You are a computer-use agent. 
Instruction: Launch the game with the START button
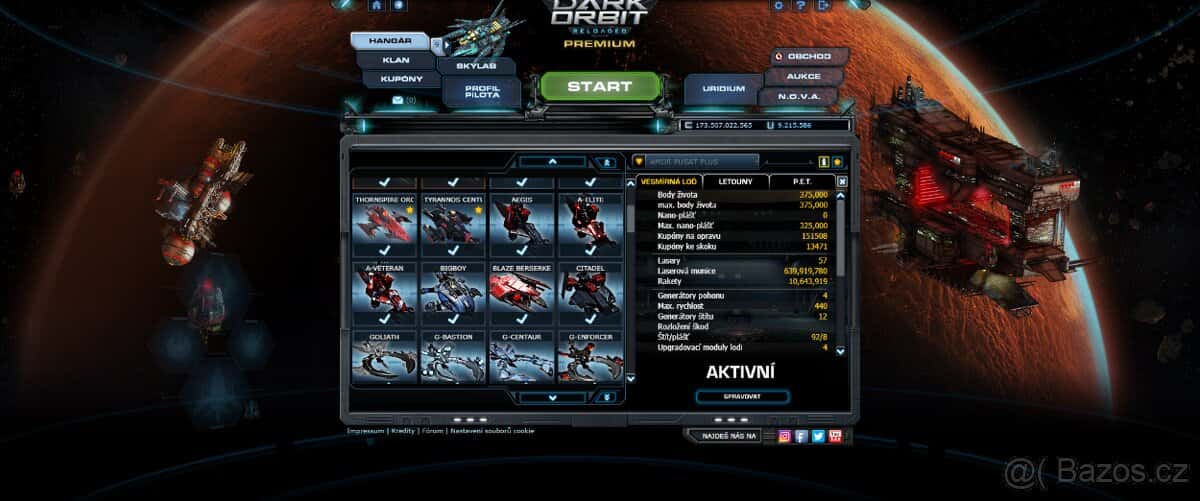[600, 87]
